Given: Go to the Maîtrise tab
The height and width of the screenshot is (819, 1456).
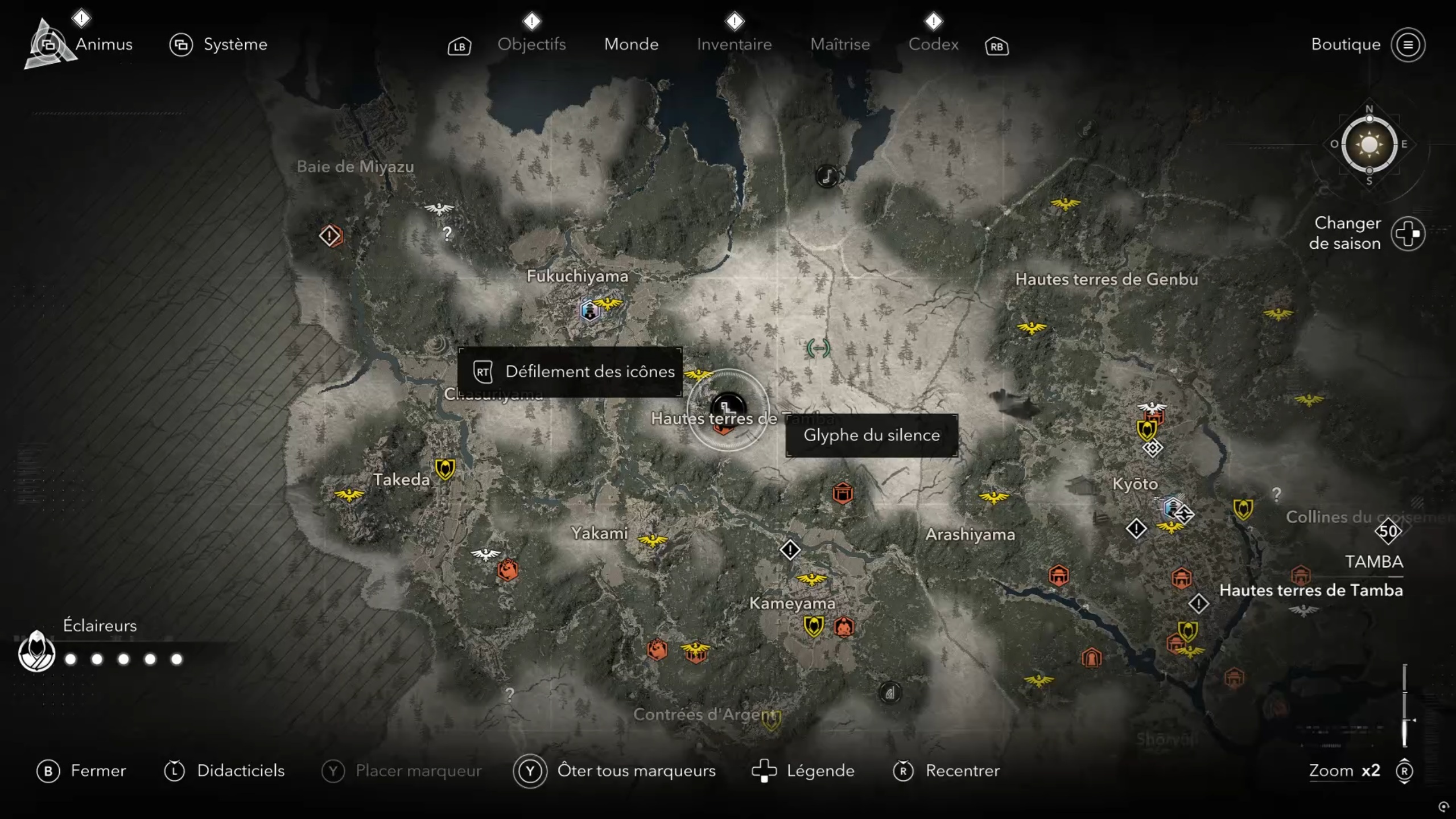Looking at the screenshot, I should pos(840,44).
